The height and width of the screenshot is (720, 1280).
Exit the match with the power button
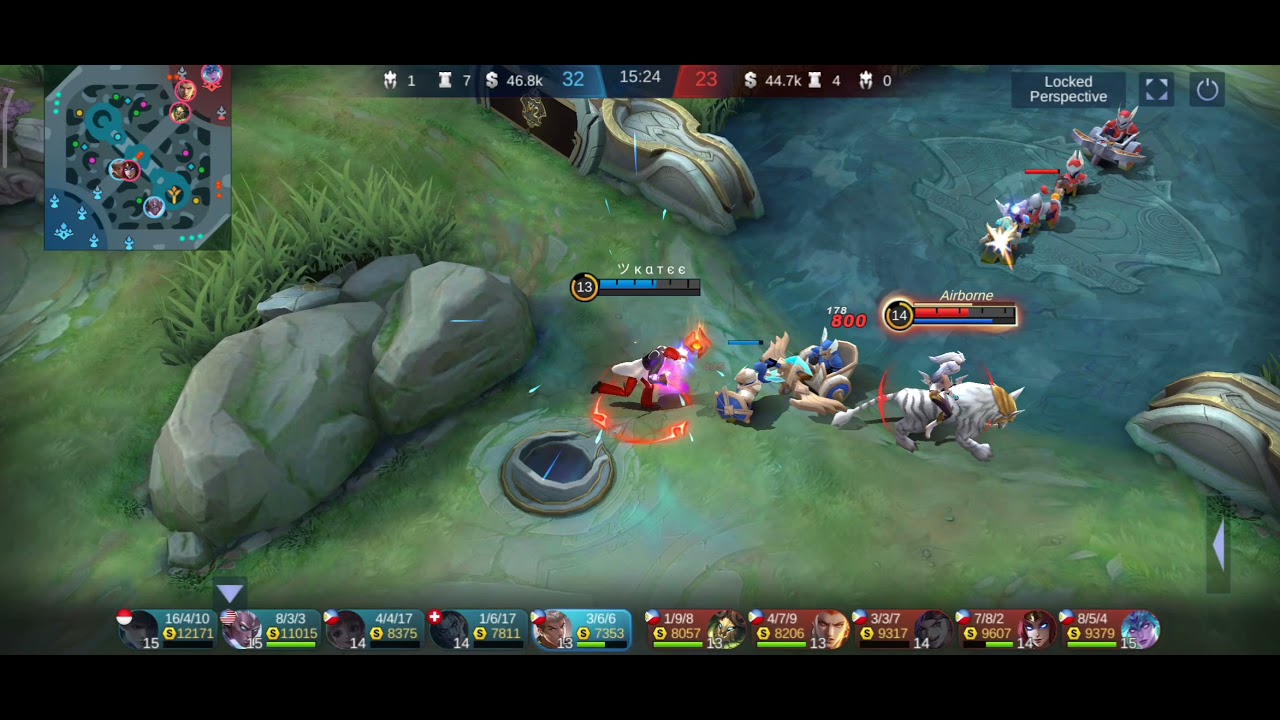(1207, 90)
